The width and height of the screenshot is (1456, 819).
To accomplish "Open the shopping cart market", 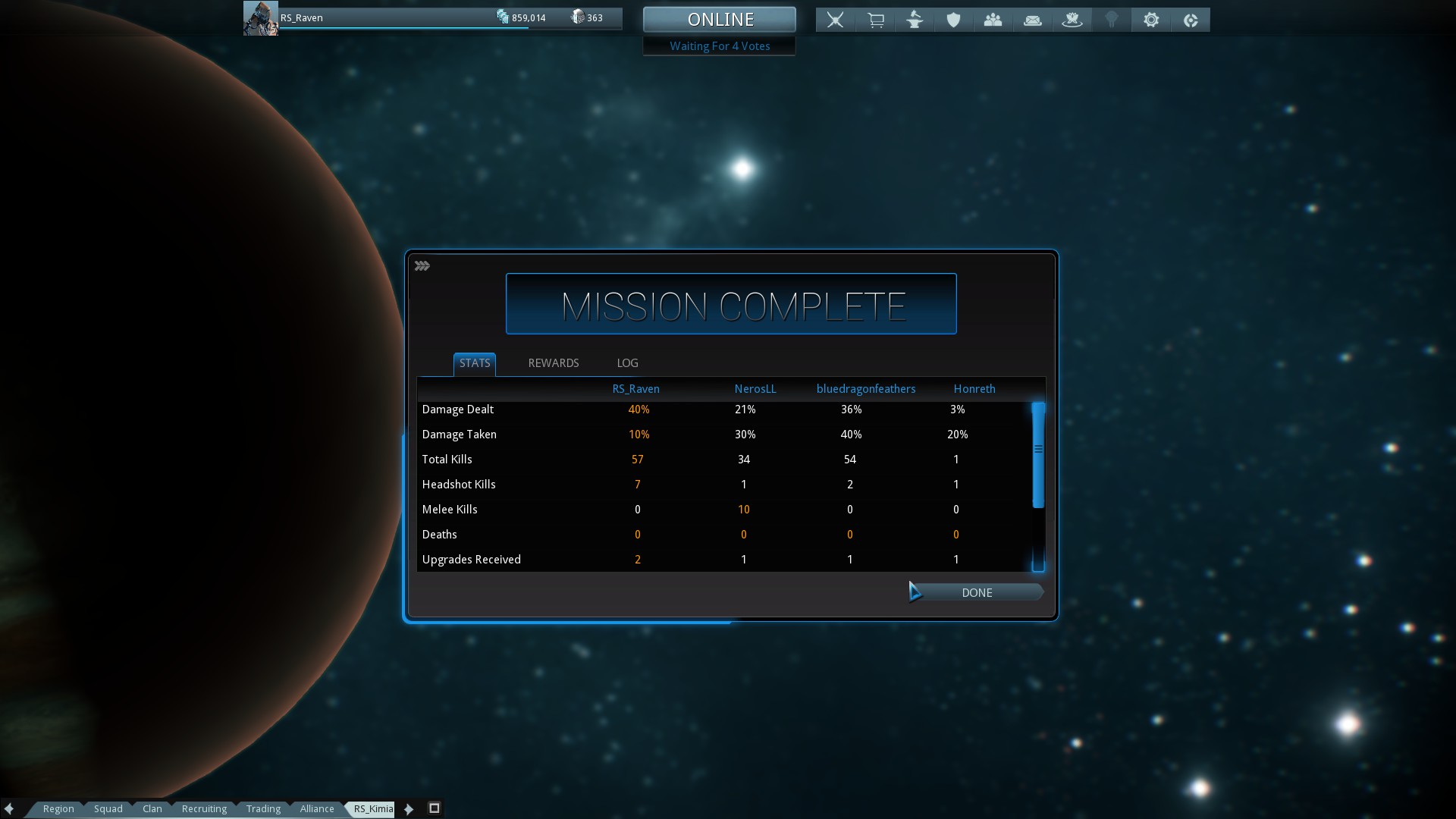I will pyautogui.click(x=875, y=20).
